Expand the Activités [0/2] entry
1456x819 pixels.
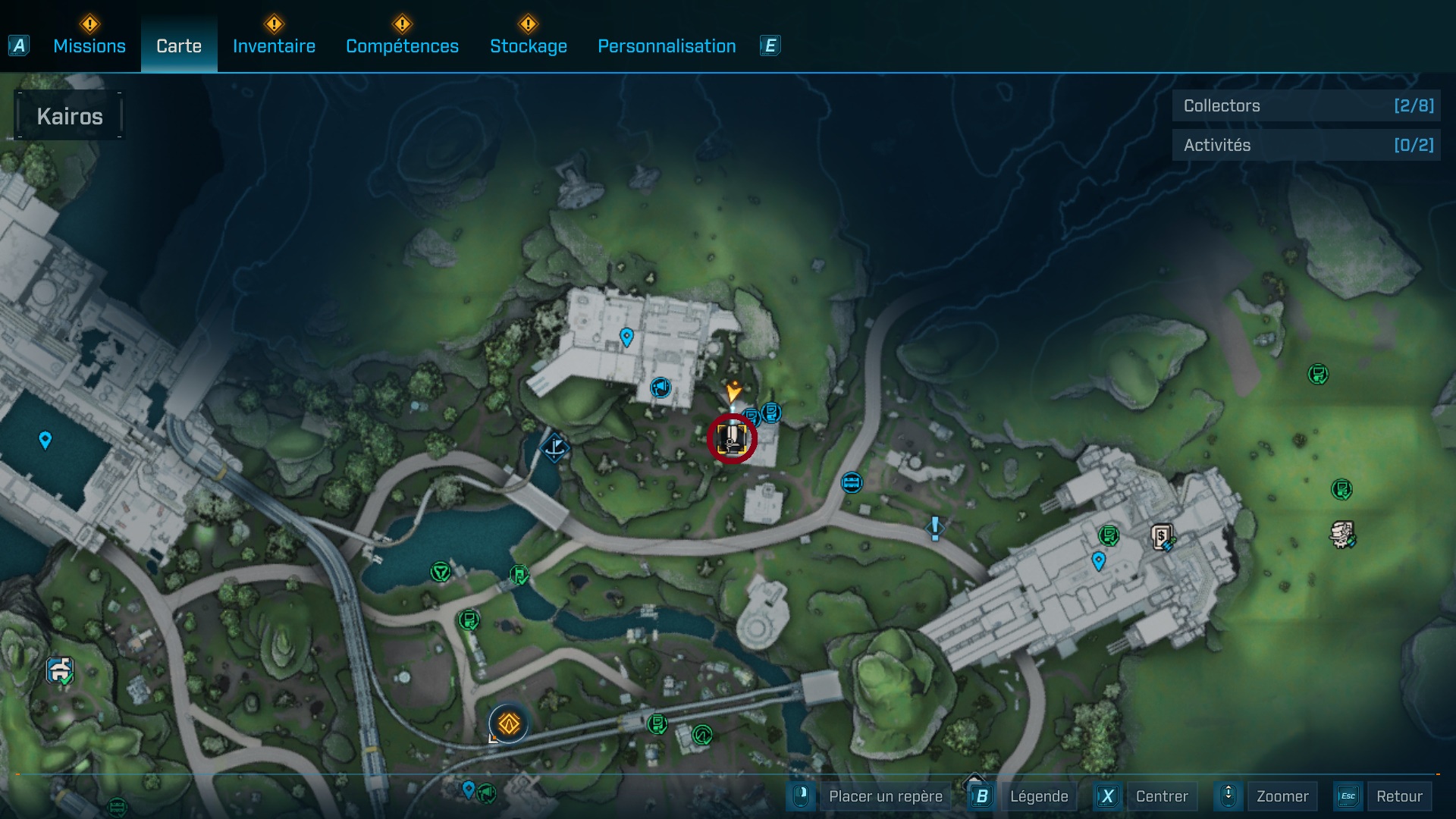pyautogui.click(x=1306, y=145)
